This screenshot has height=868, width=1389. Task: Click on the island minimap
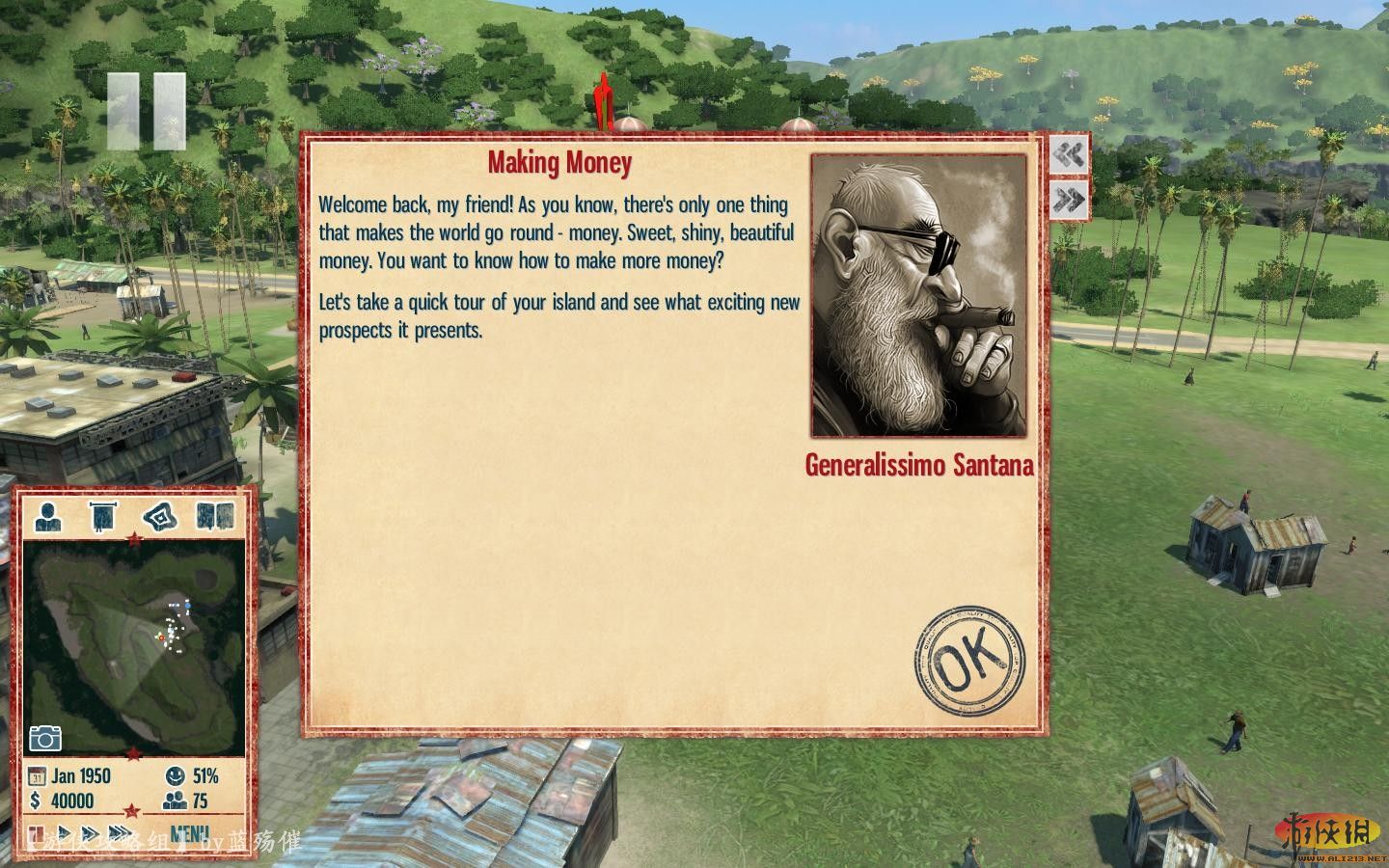tap(133, 646)
